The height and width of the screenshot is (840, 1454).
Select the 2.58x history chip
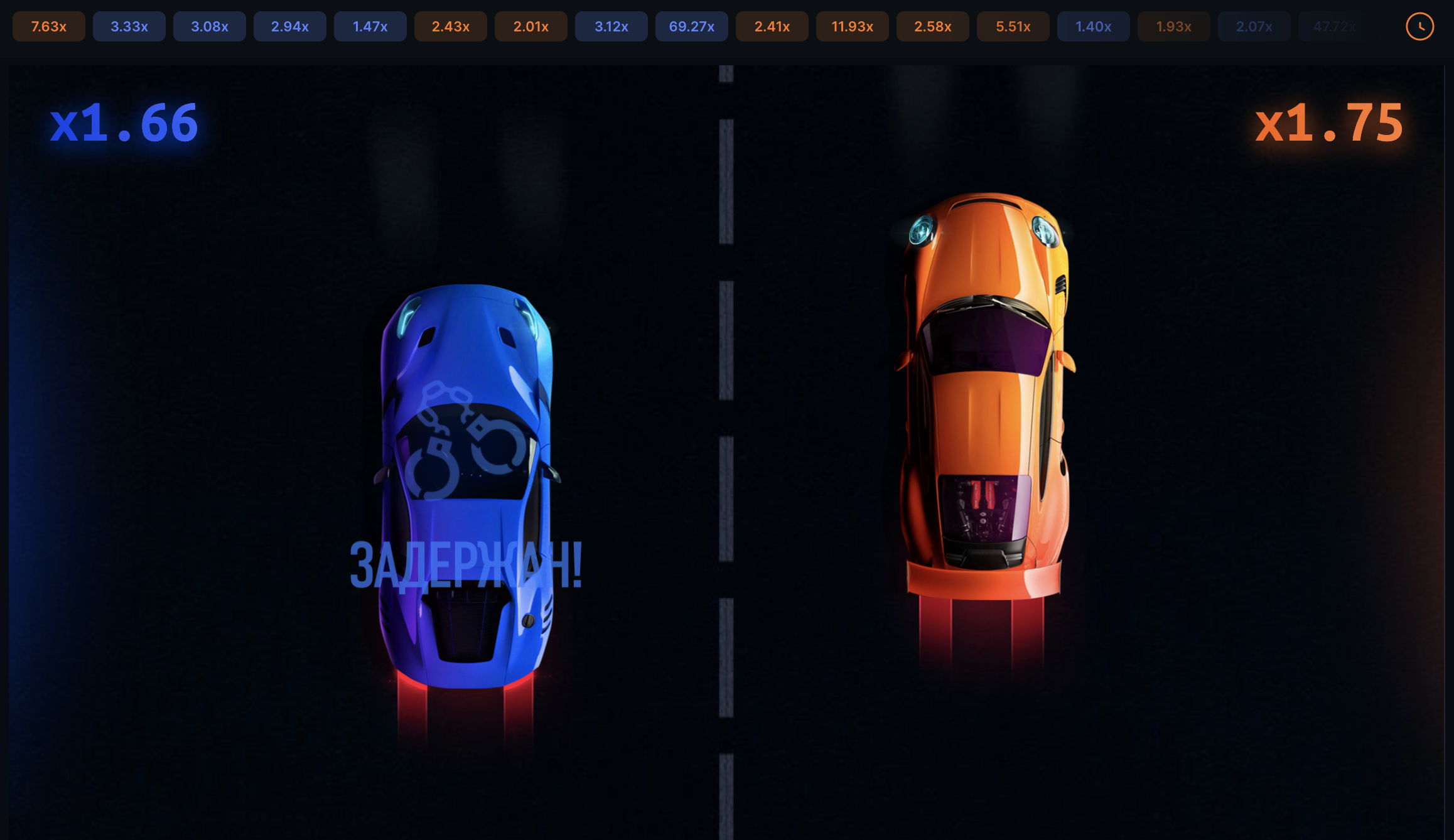tap(933, 26)
